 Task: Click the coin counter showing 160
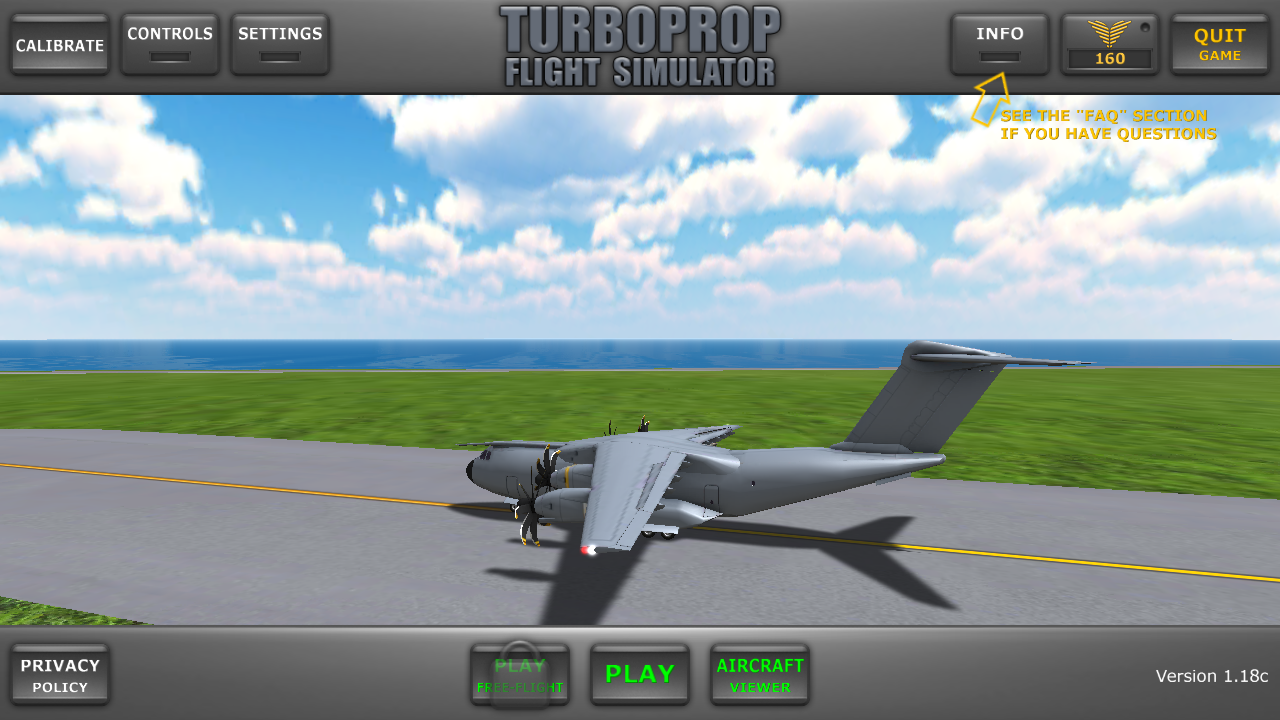pos(1109,58)
